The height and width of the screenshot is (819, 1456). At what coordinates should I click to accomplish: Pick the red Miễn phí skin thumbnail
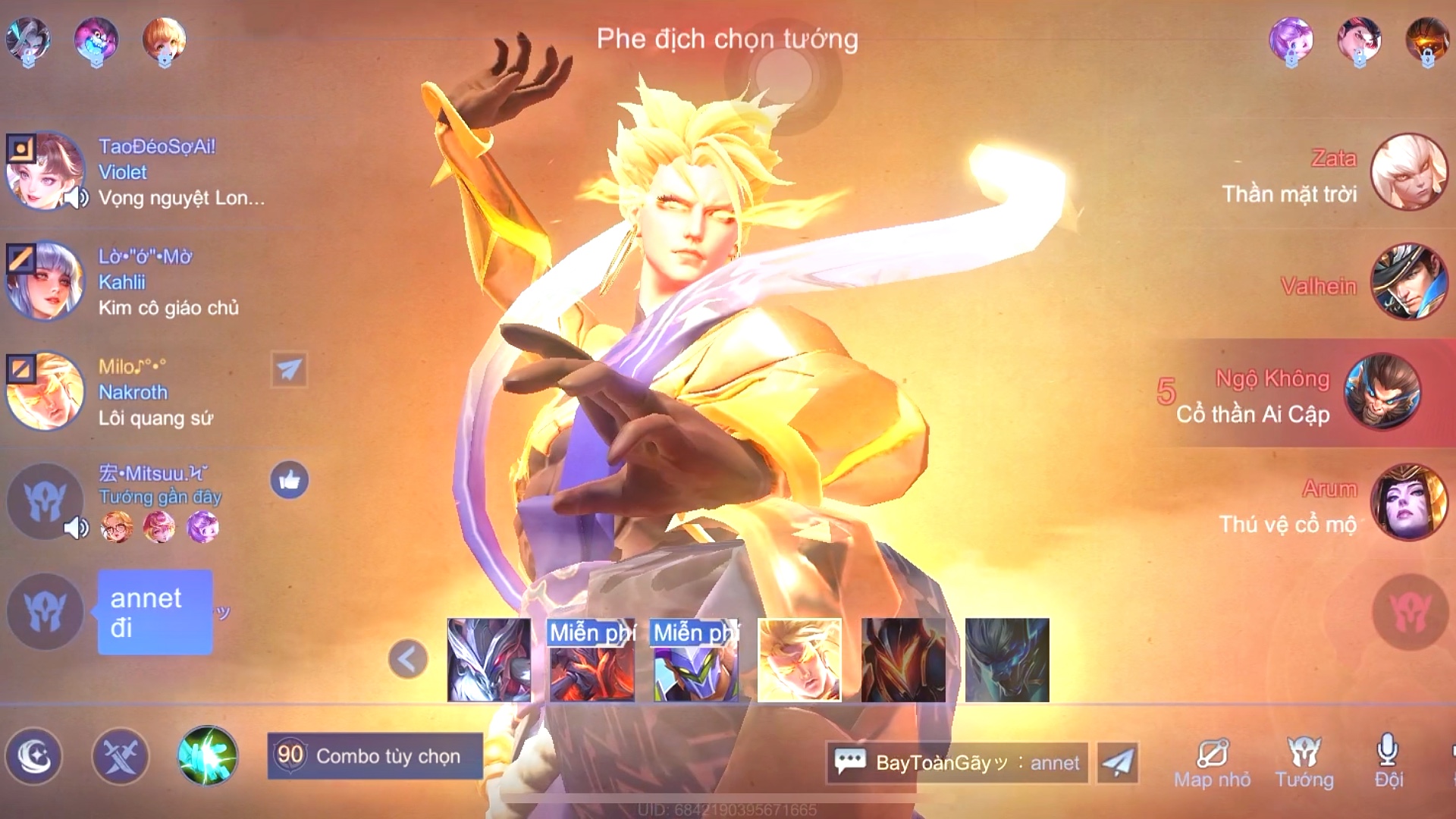pos(592,660)
